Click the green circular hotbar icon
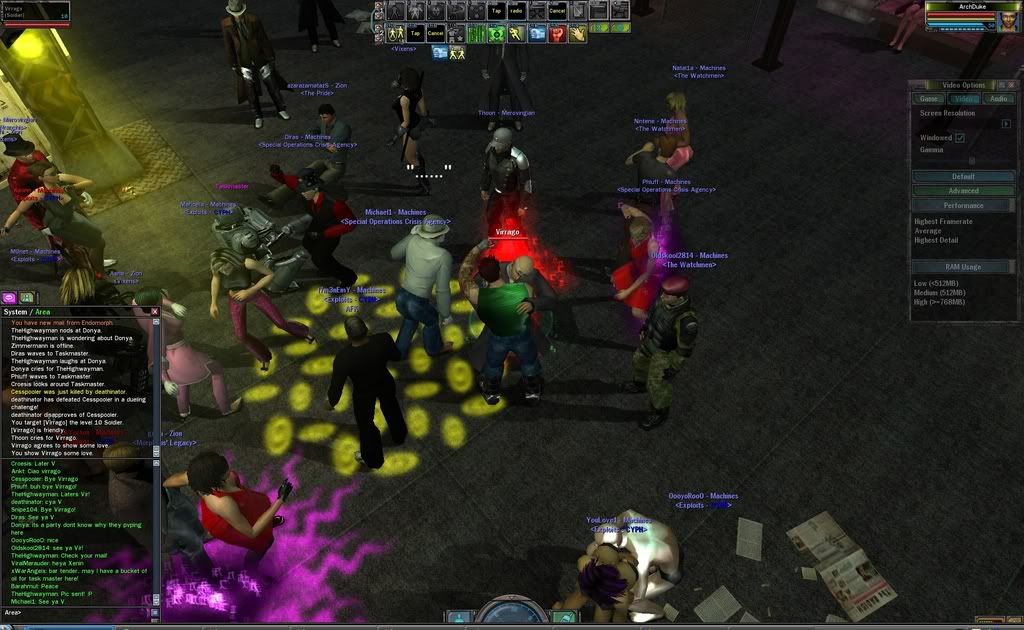The image size is (1024, 630). point(495,33)
